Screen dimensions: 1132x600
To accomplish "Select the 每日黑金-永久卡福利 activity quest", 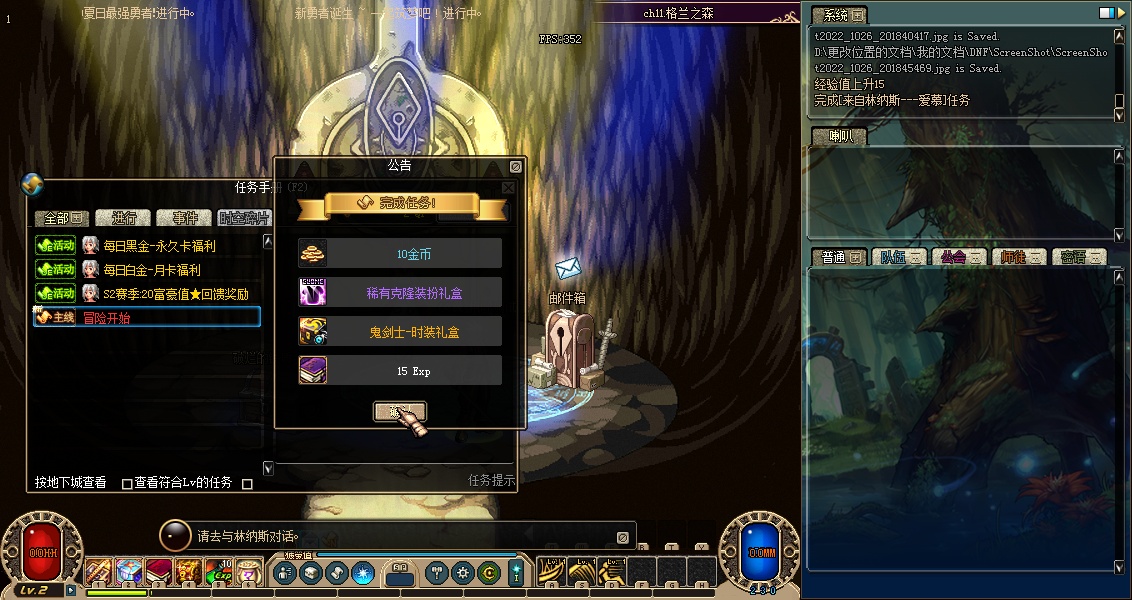I will (160, 245).
